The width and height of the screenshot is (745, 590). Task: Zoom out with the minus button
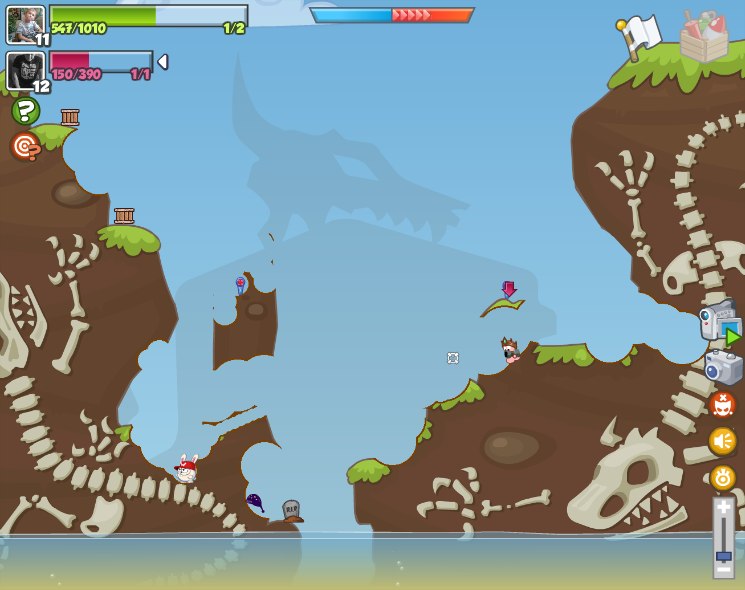point(724,570)
